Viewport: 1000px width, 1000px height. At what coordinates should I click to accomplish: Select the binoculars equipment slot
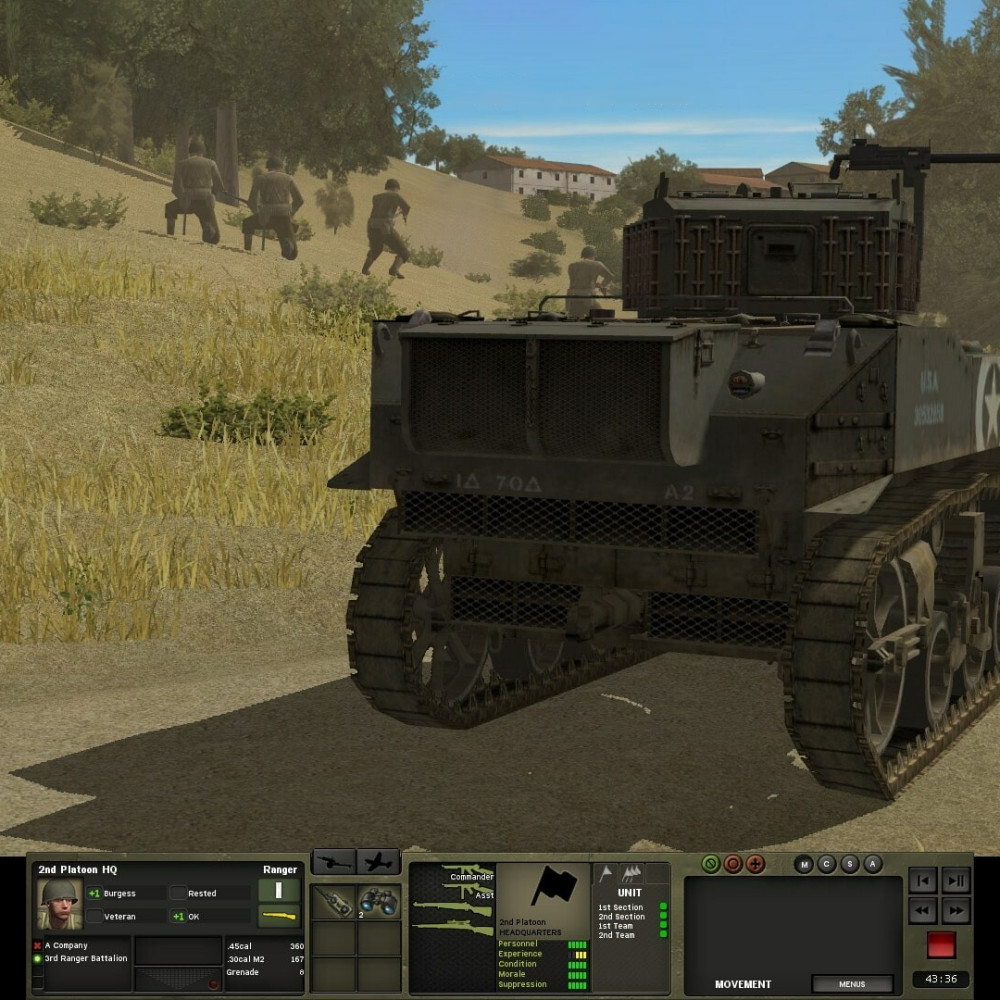click(x=380, y=903)
